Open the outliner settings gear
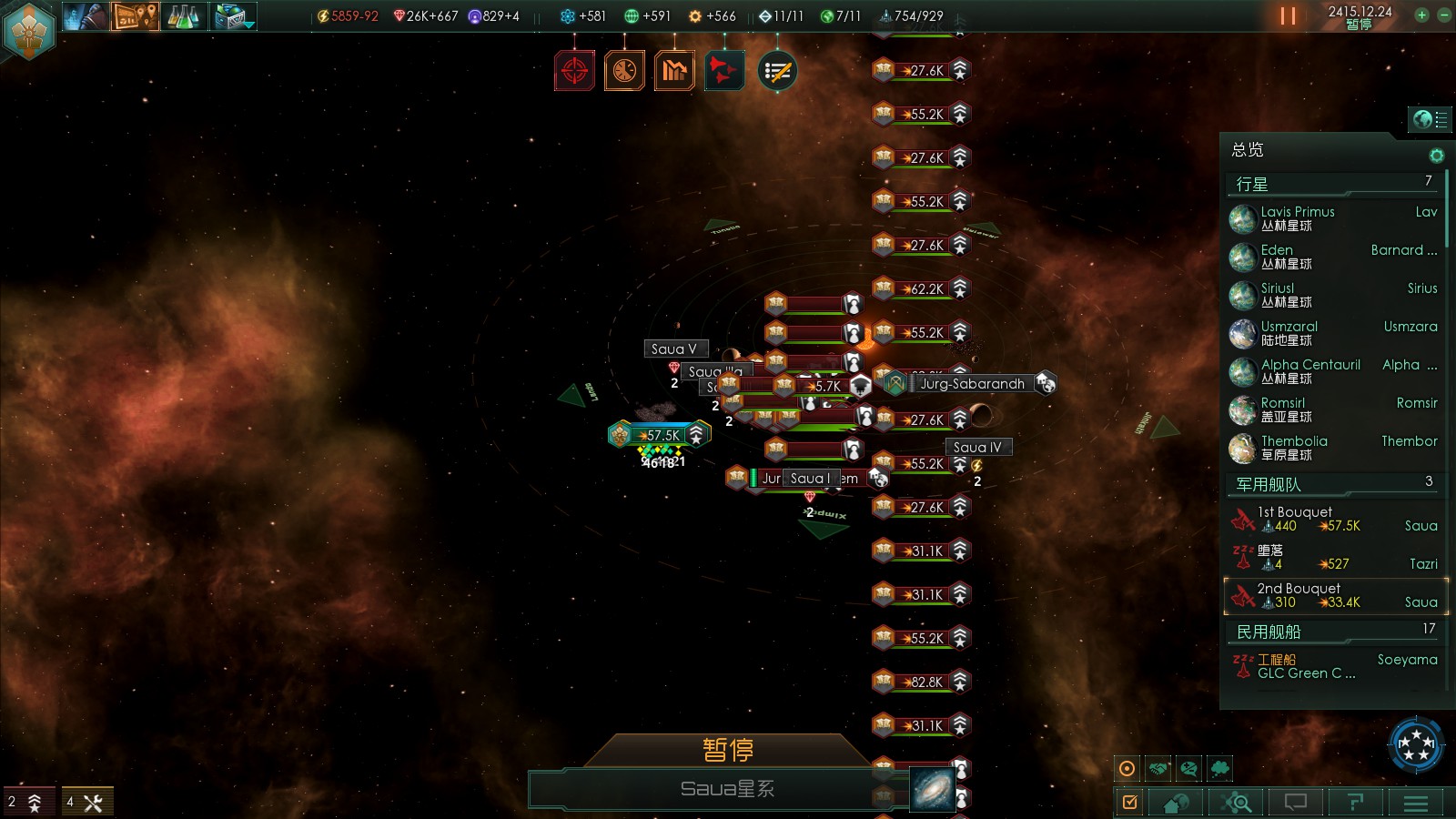Viewport: 1456px width, 819px height. (x=1437, y=155)
